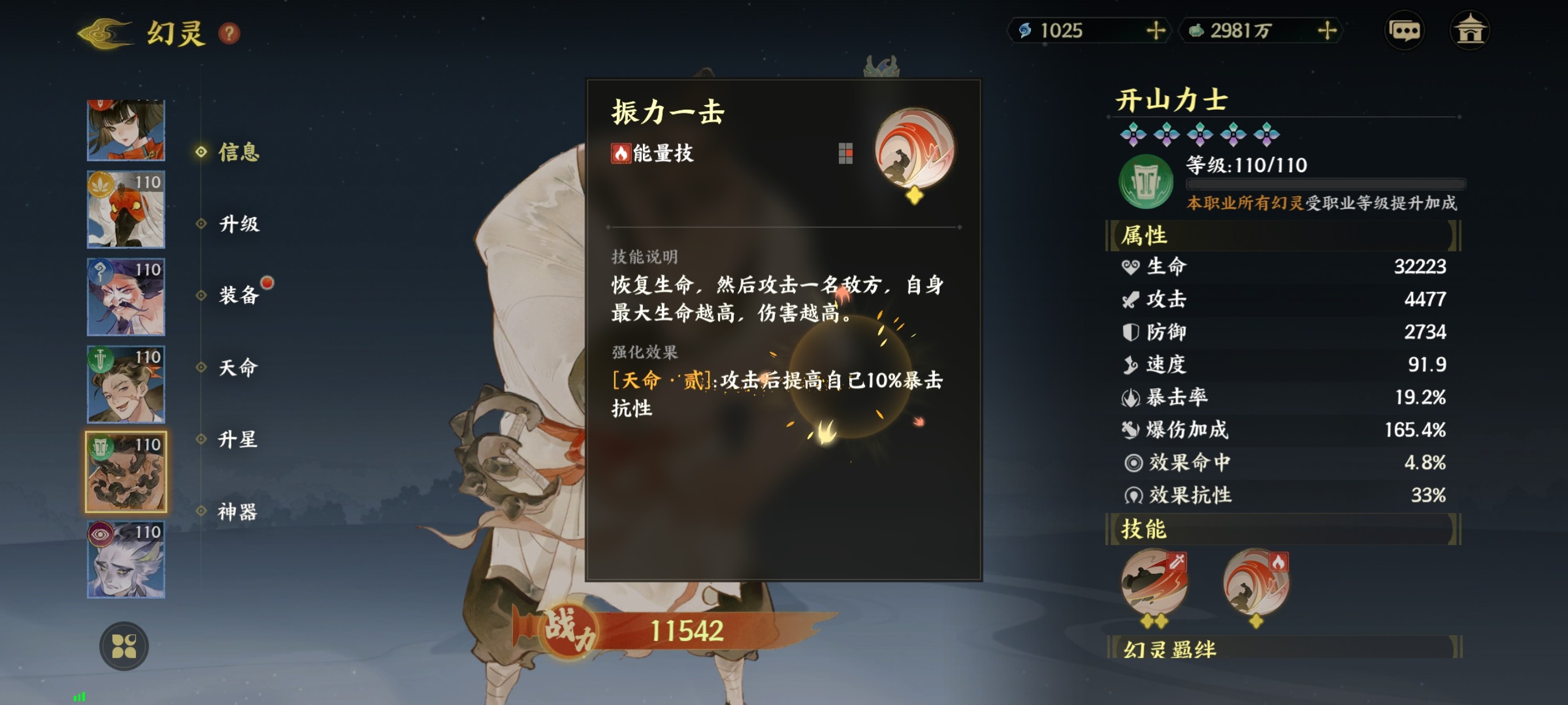
Task: Select the white-haired character portrait at bottom left
Action: point(125,559)
